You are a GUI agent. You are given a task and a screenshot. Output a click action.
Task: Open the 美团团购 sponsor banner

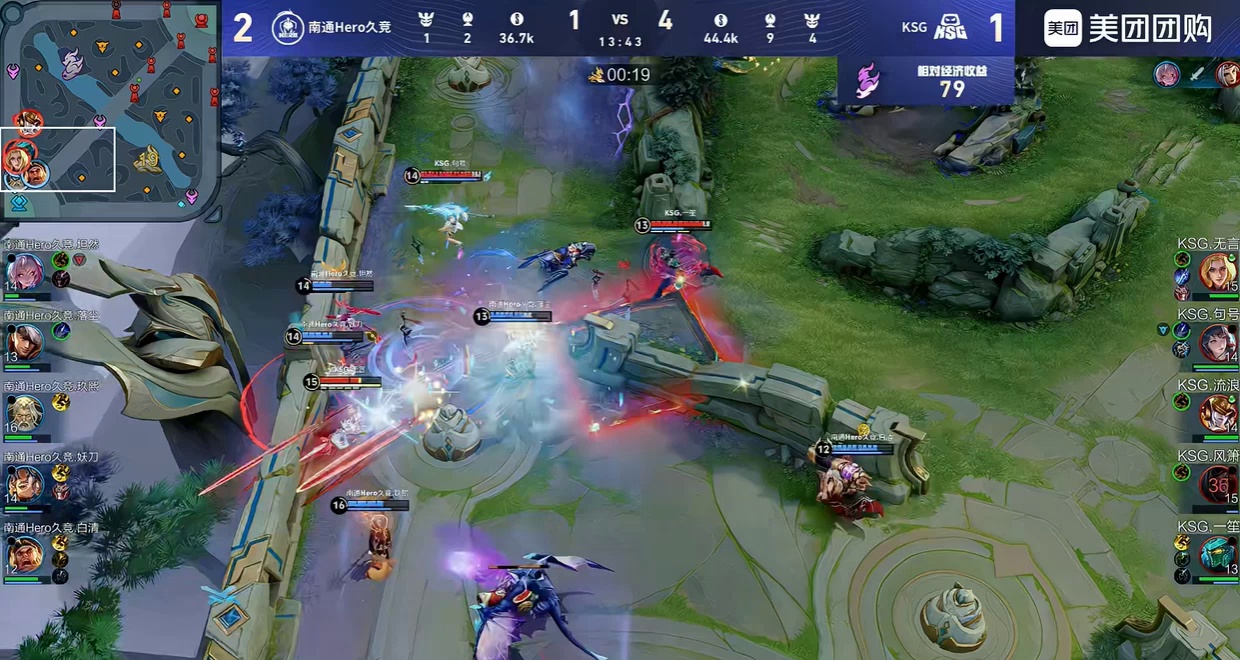(1127, 28)
